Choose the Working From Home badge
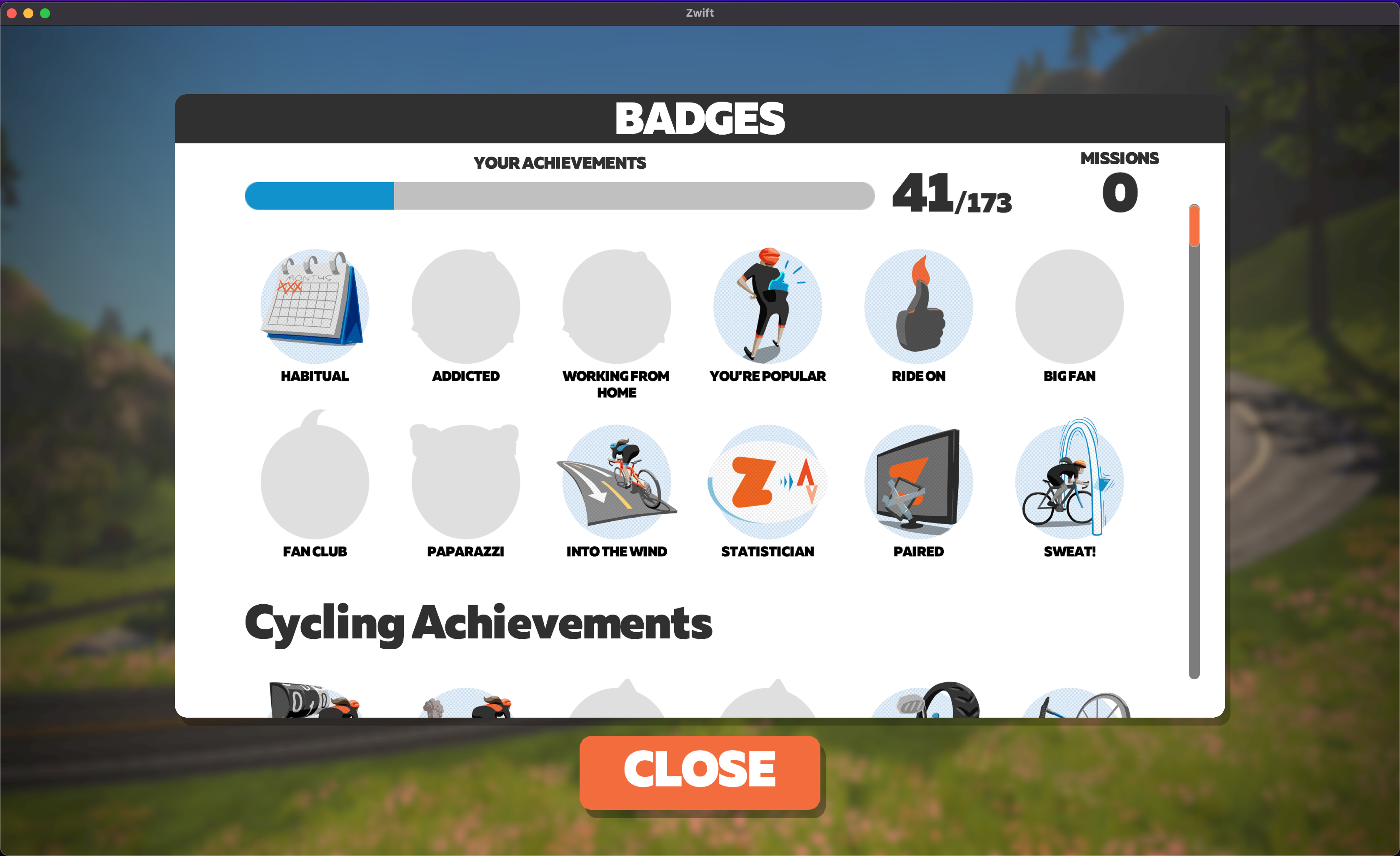 tap(617, 307)
